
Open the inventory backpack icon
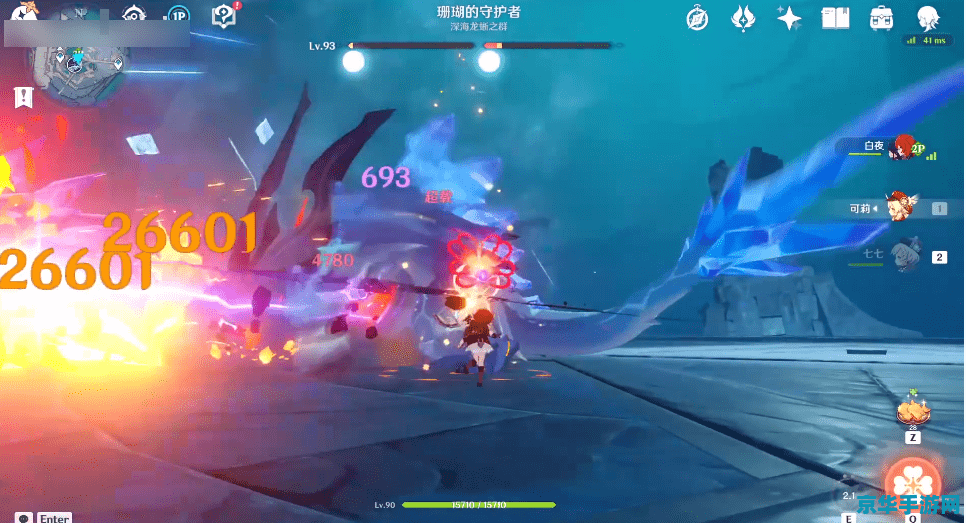[881, 17]
